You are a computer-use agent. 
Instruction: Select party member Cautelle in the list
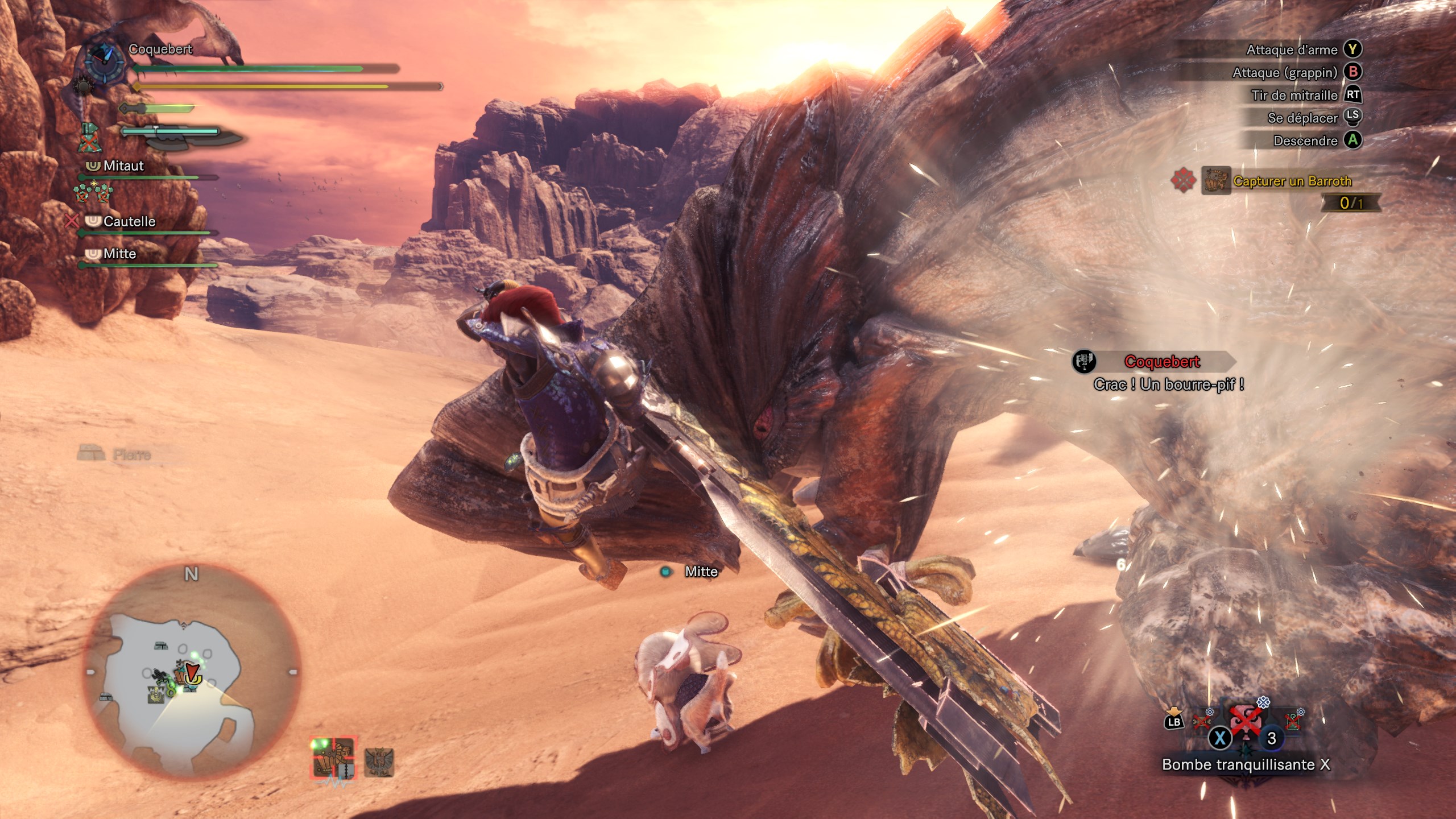tap(129, 221)
